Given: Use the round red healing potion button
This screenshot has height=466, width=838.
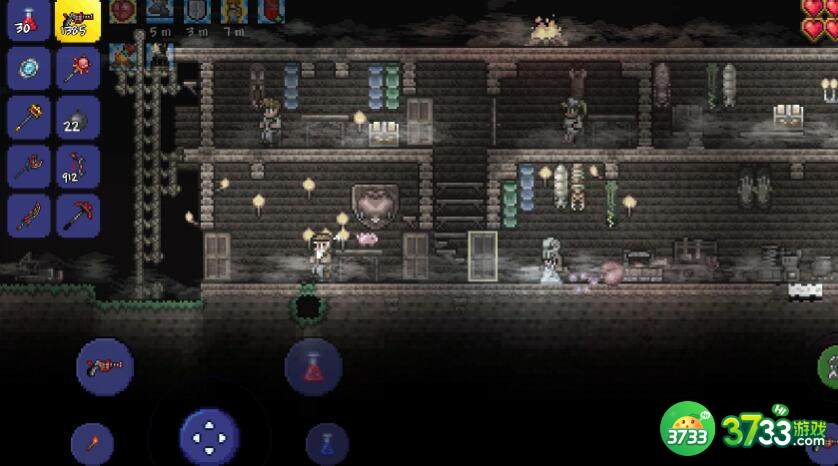Looking at the screenshot, I should [x=313, y=366].
